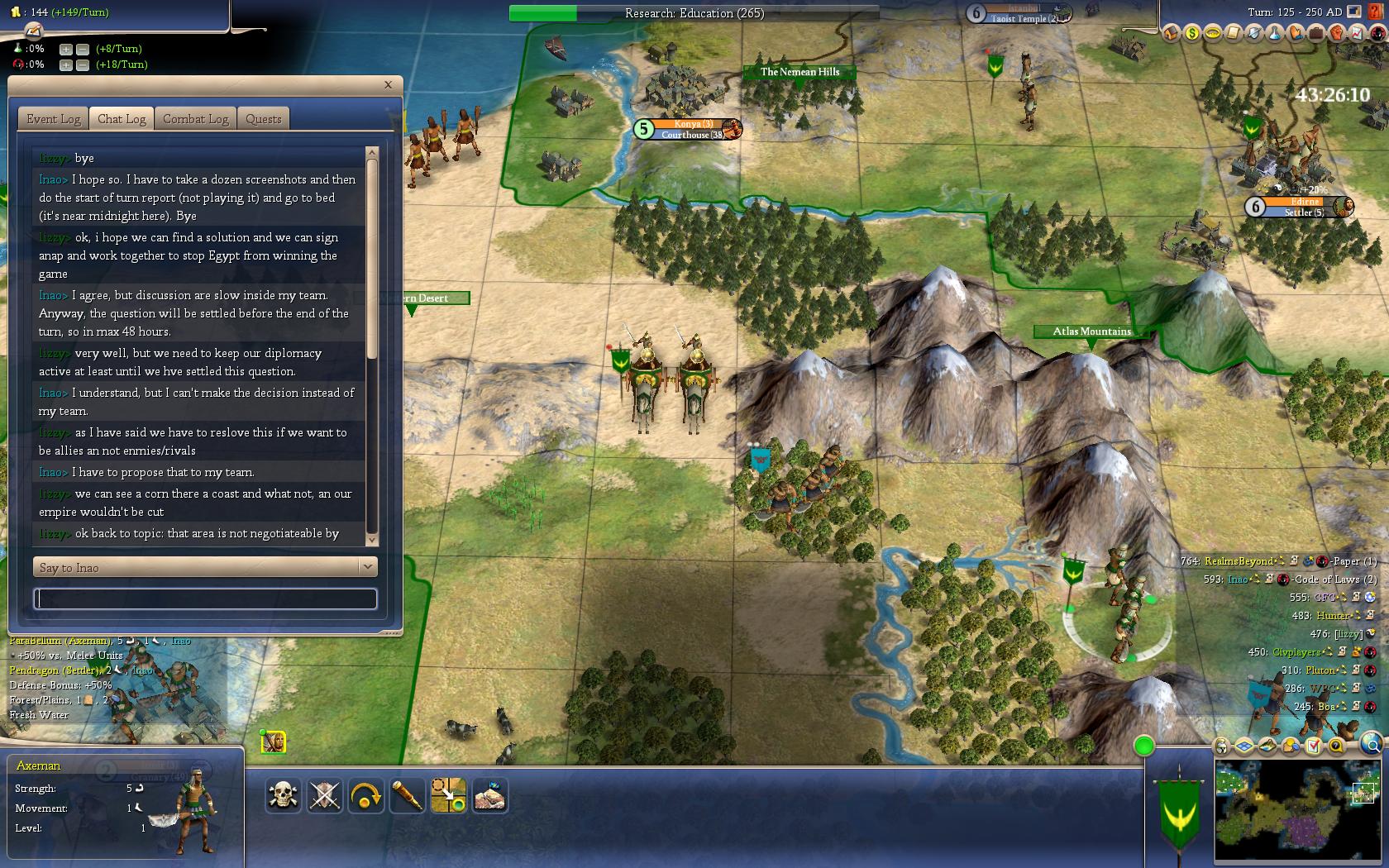Select the go-to tile move command

[449, 796]
